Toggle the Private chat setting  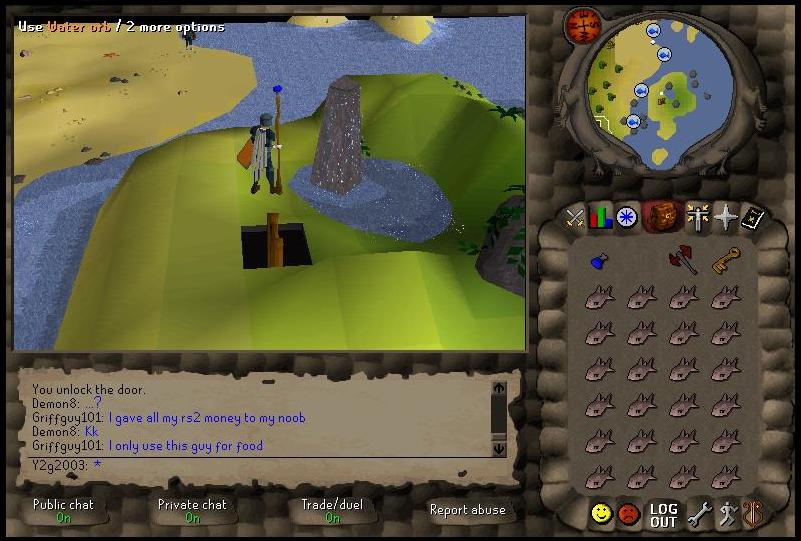(192, 511)
